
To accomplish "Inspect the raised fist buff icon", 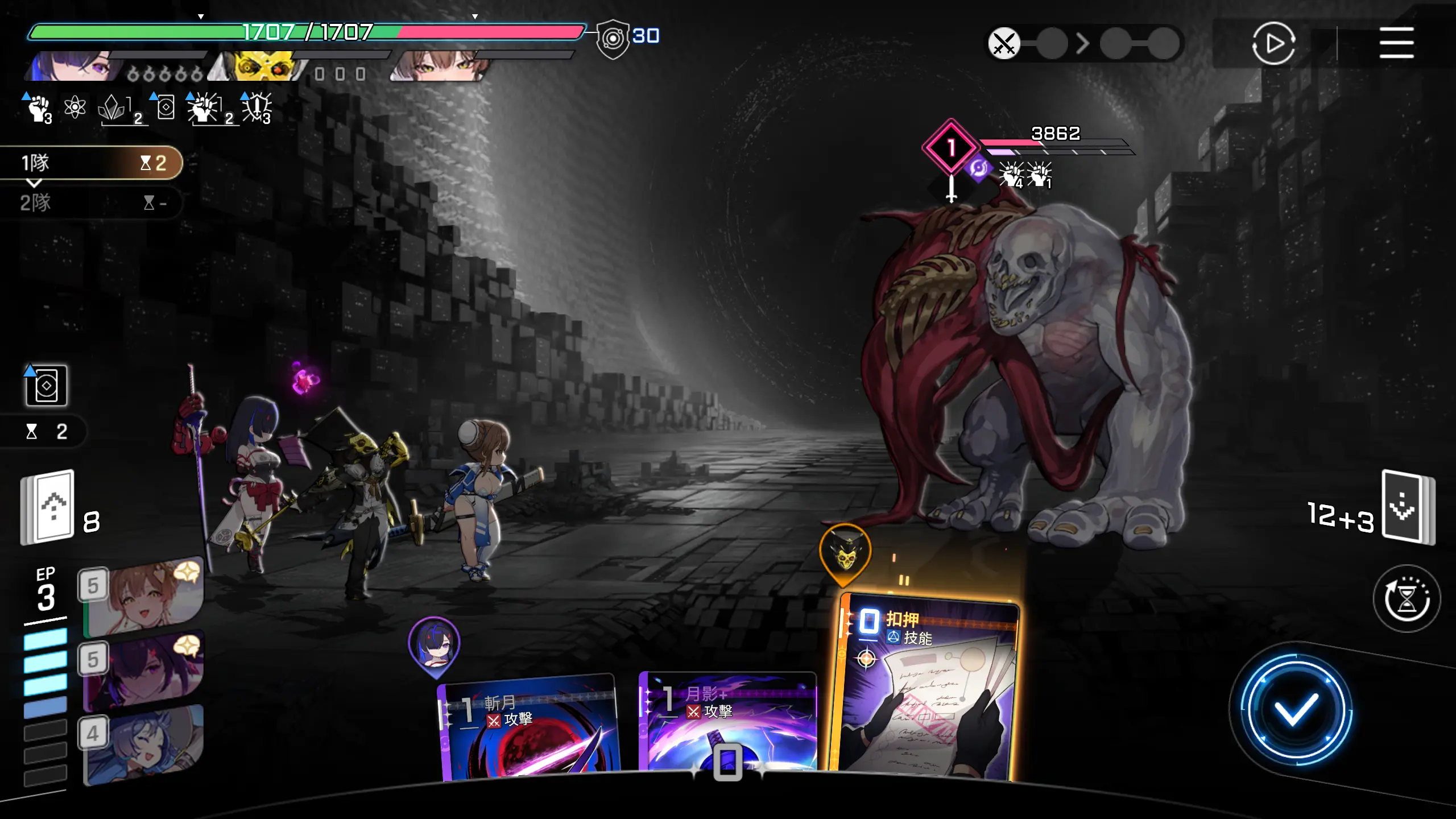I will 39,108.
